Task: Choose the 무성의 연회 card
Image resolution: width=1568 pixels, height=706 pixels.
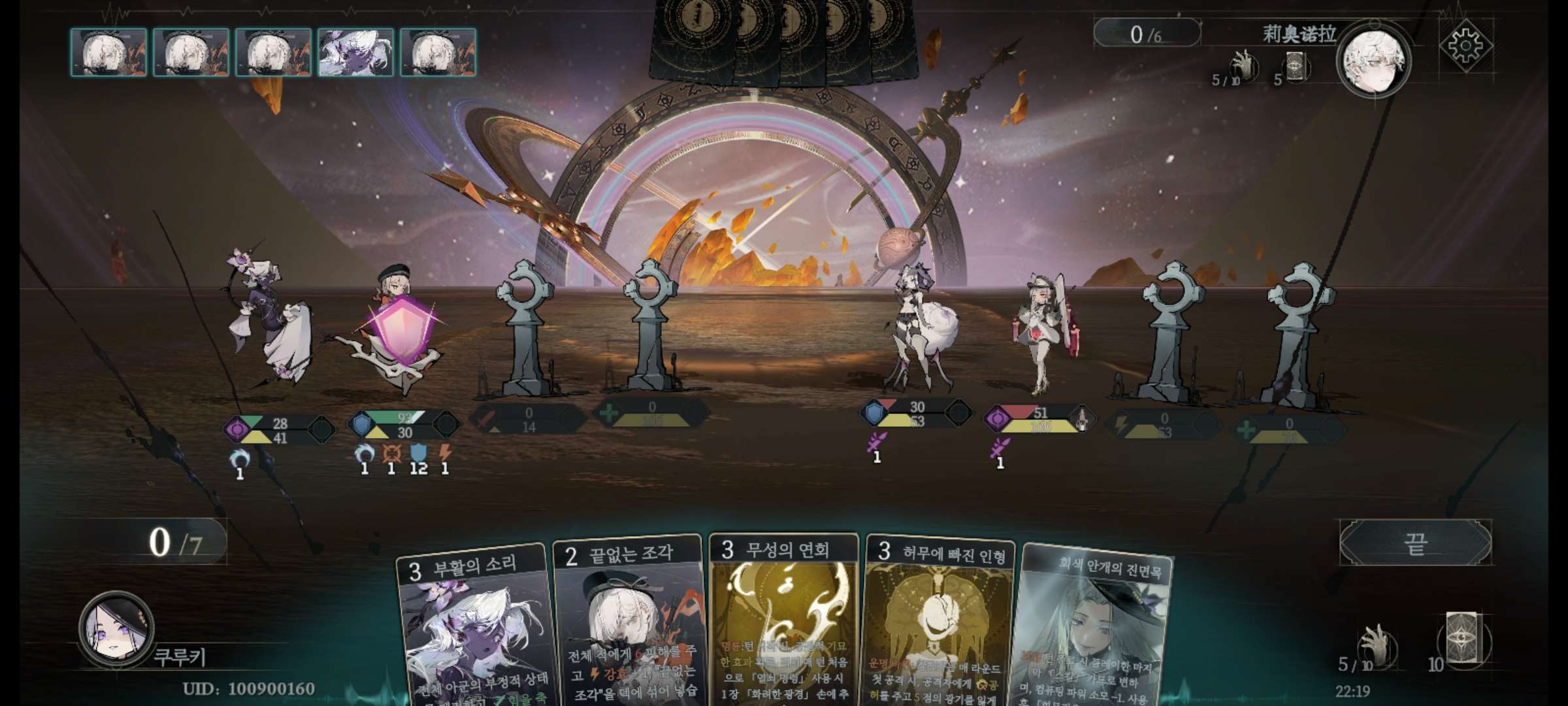Action: coord(784,621)
